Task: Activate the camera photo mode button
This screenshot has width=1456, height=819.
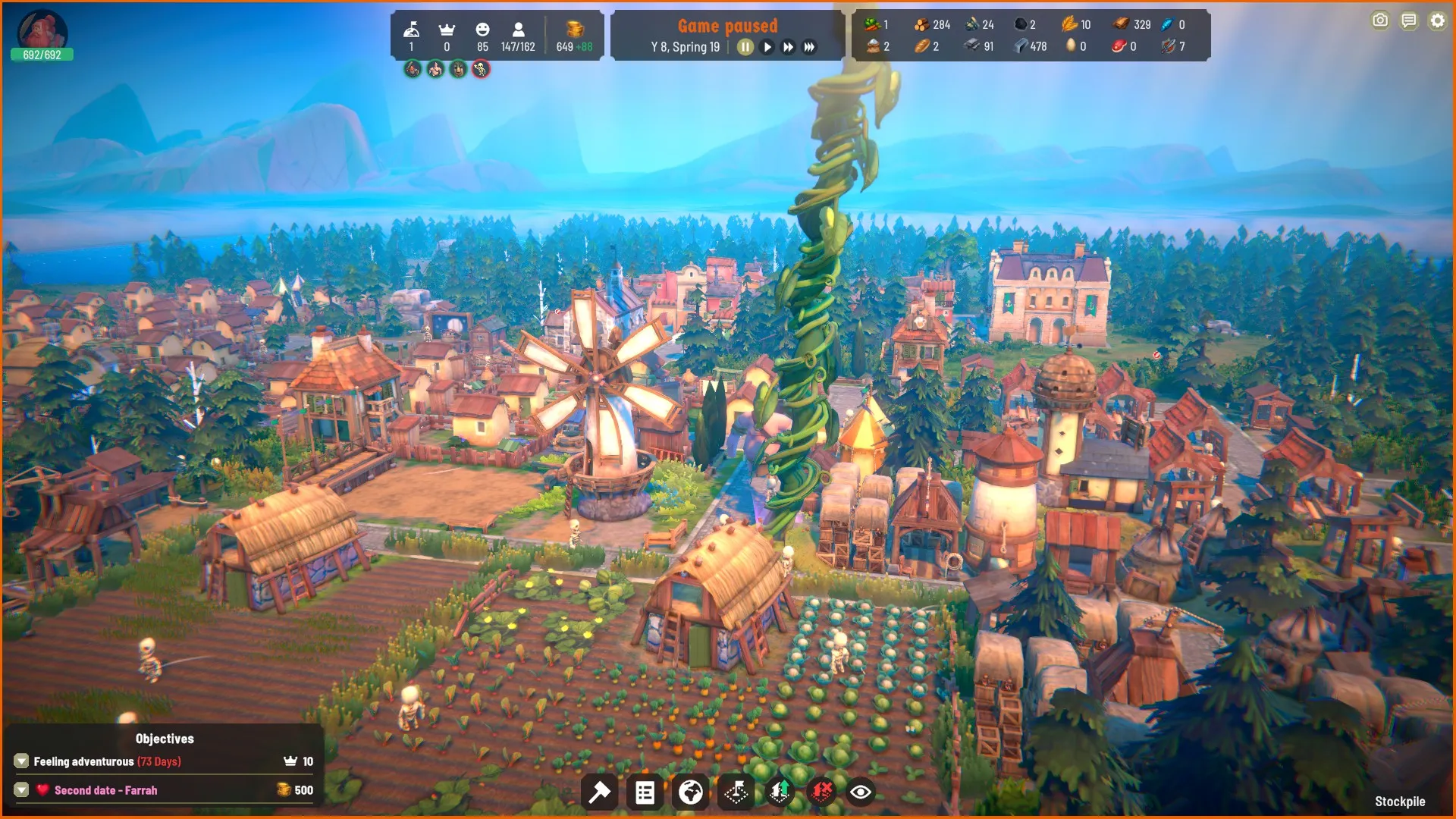Action: point(1380,21)
